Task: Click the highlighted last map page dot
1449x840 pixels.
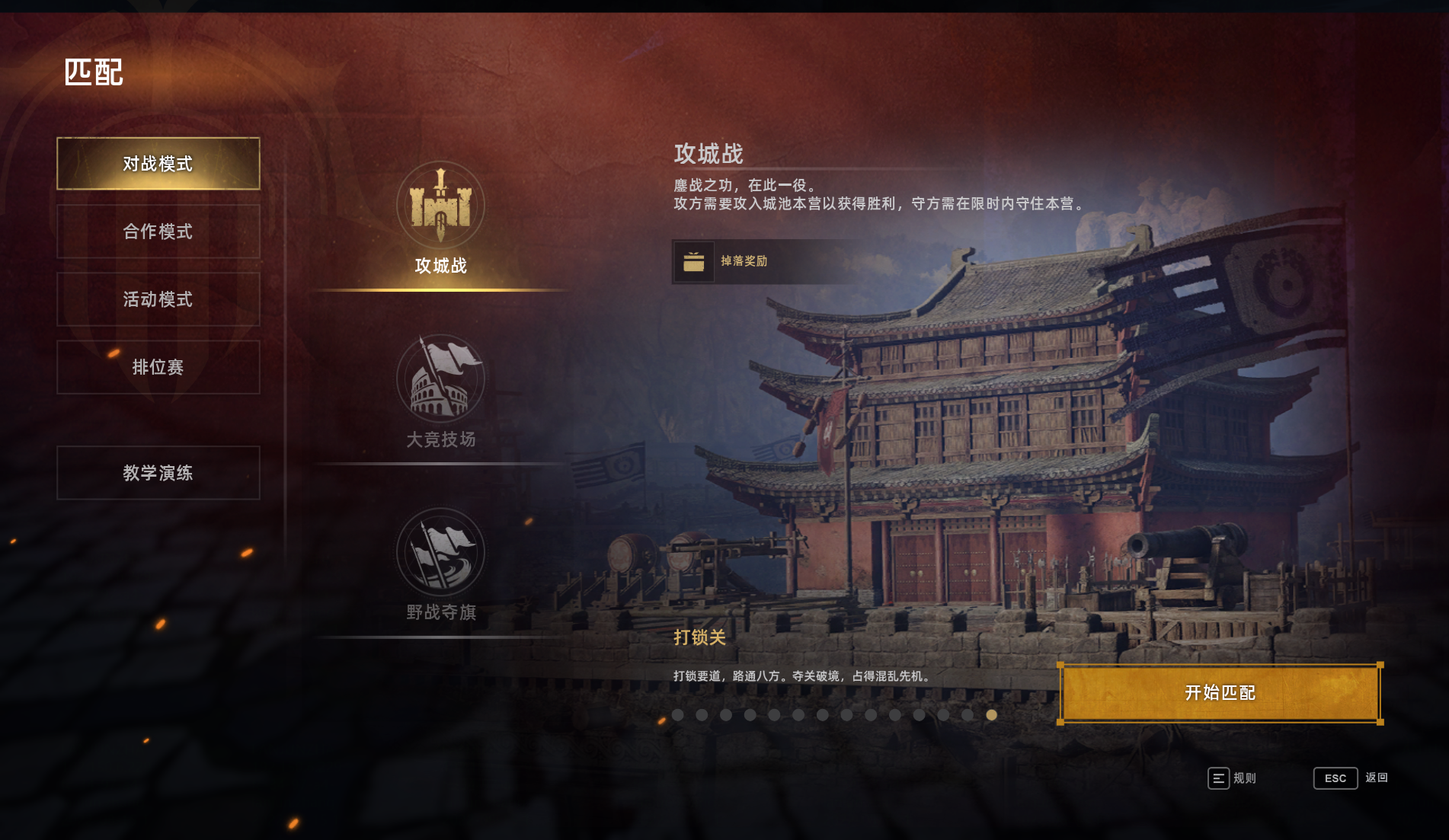Action: (x=991, y=715)
